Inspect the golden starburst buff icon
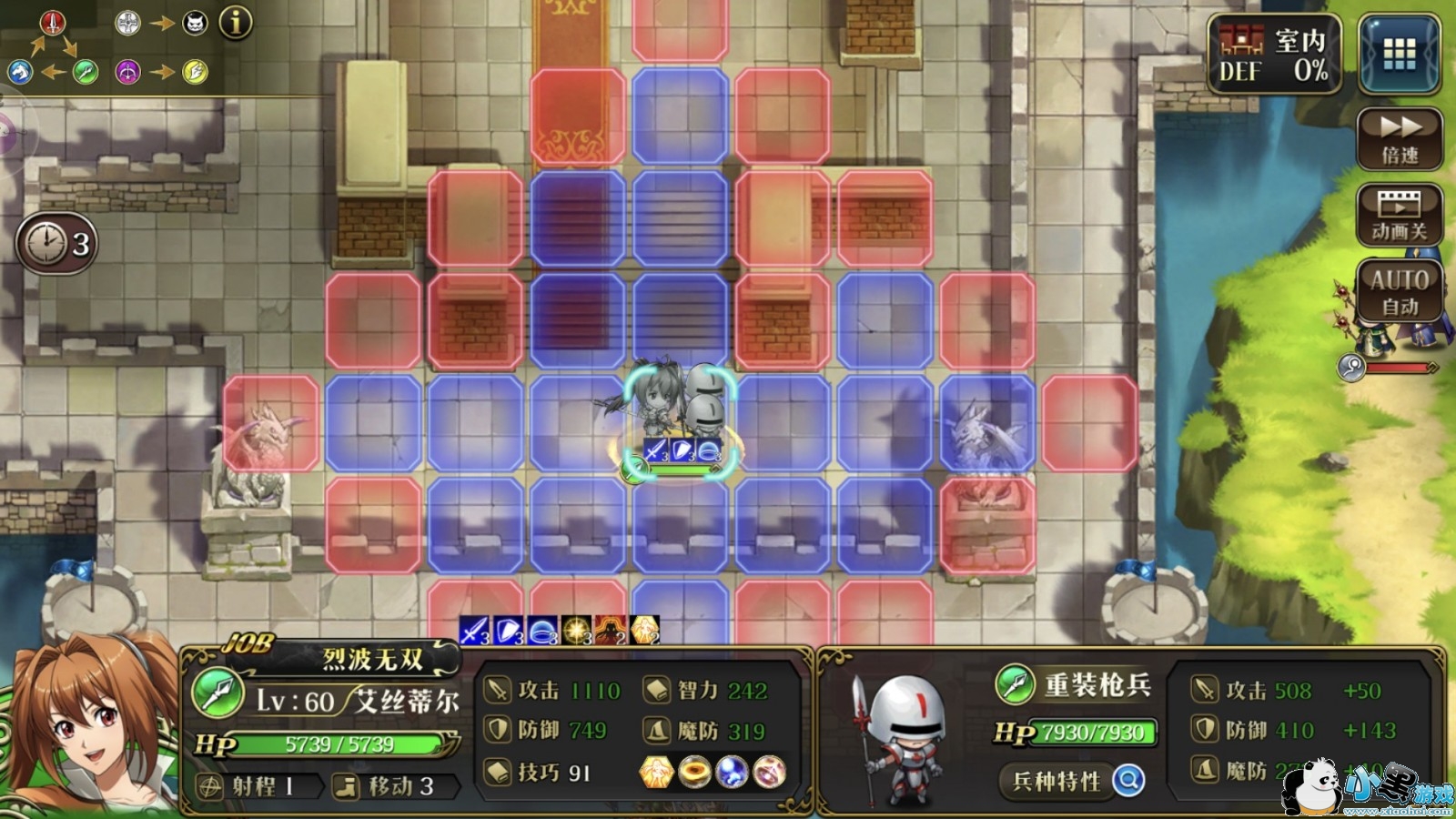The image size is (1456, 819). click(576, 630)
